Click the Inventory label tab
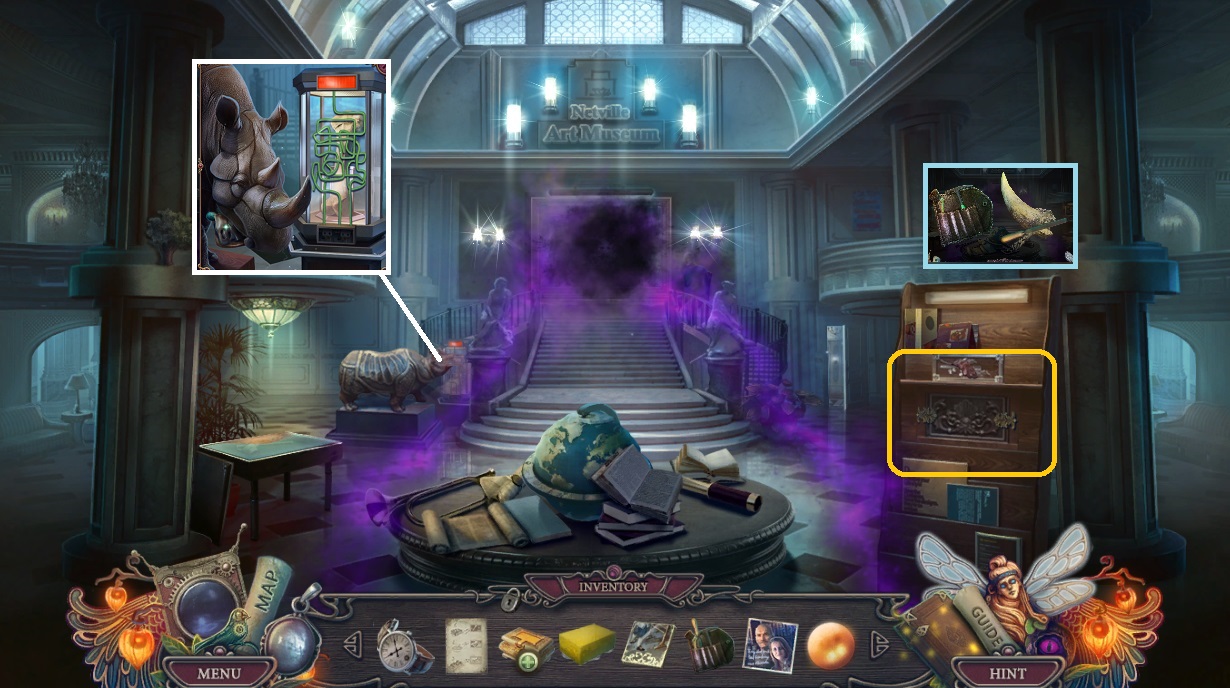 click(x=614, y=586)
